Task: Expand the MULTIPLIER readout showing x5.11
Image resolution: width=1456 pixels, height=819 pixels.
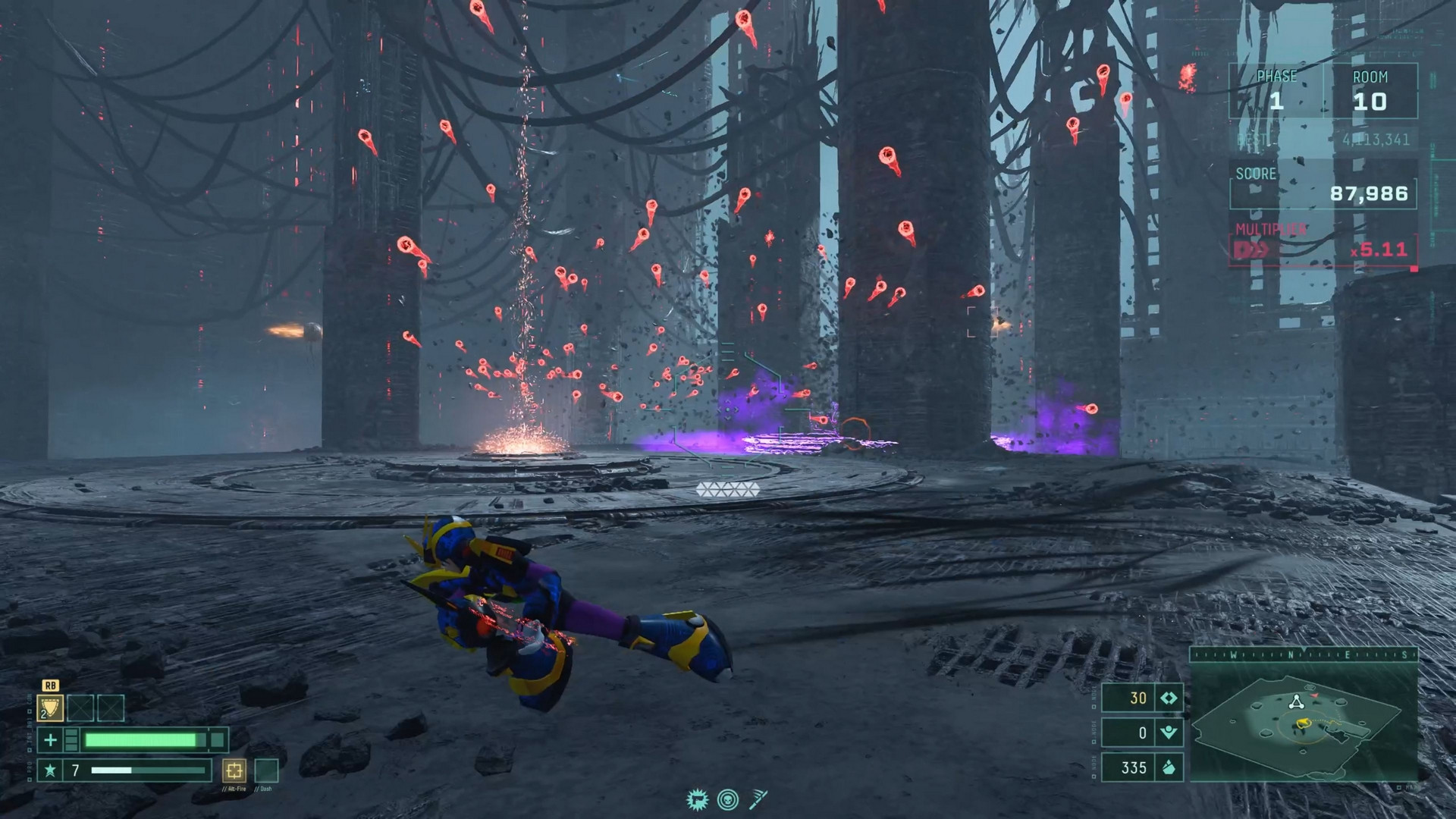Action: pos(1379,249)
